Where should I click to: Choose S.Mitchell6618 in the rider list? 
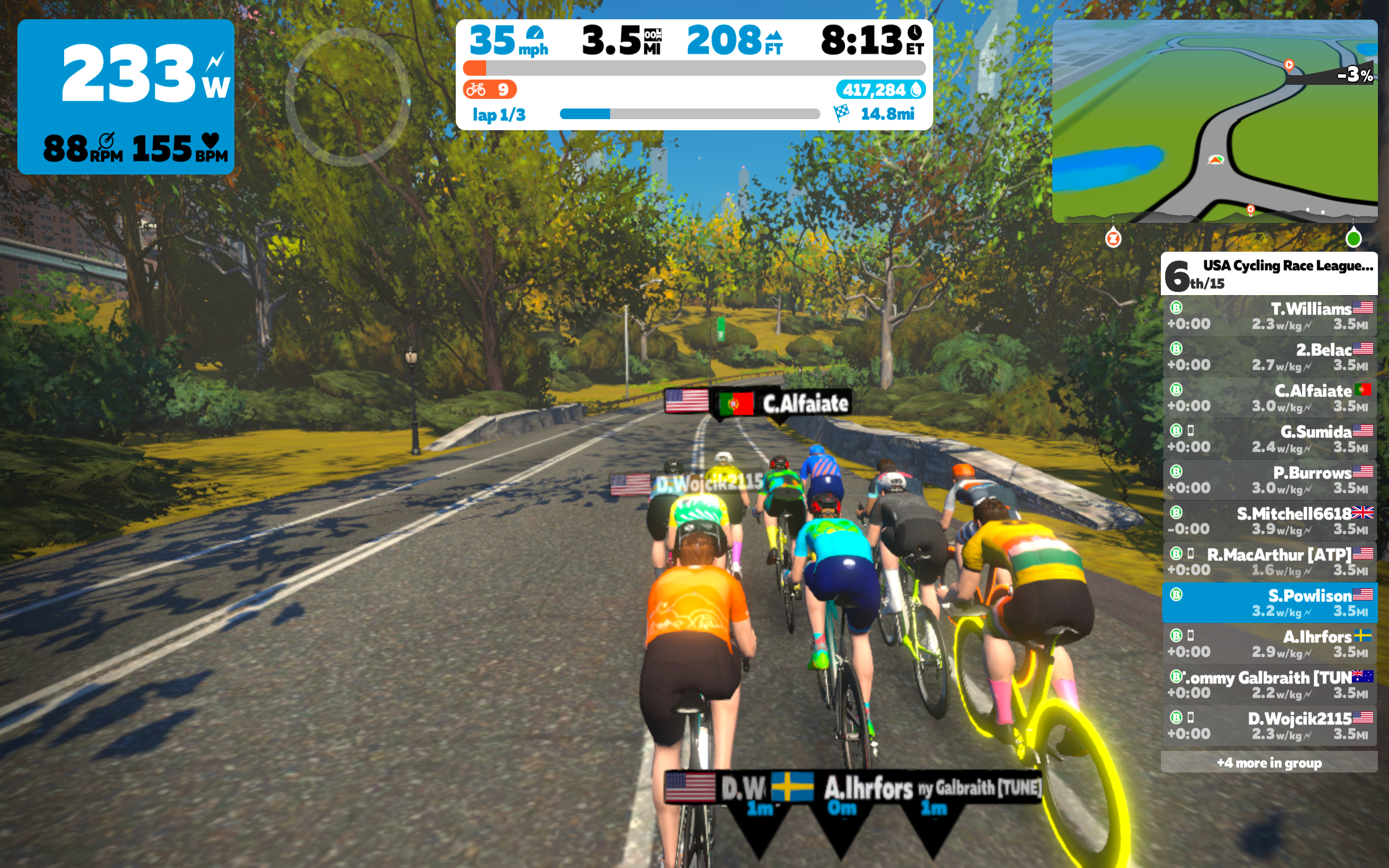[x=1269, y=521]
